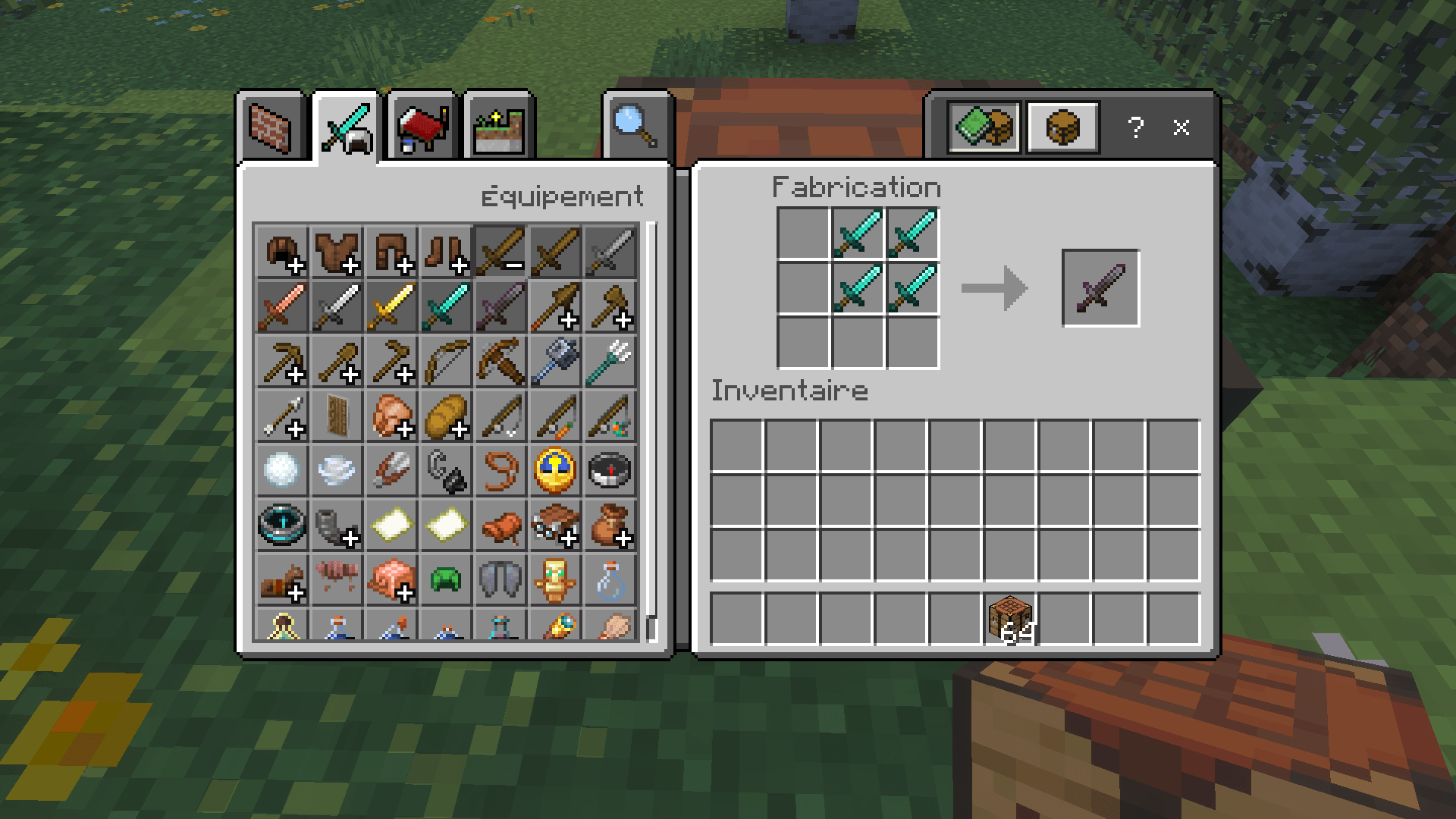Toggle the crafting table recipe filter

1062,127
